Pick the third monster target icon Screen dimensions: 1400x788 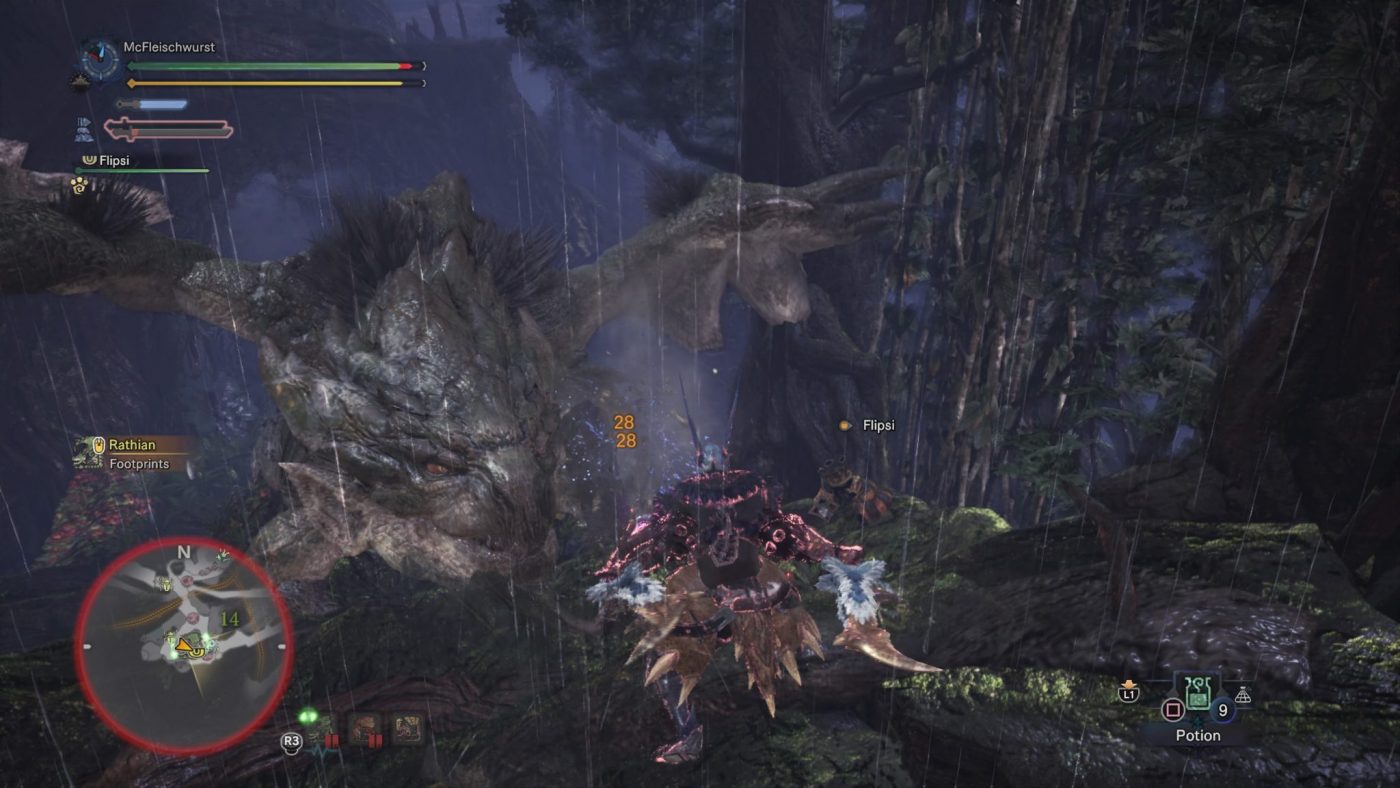pos(407,727)
